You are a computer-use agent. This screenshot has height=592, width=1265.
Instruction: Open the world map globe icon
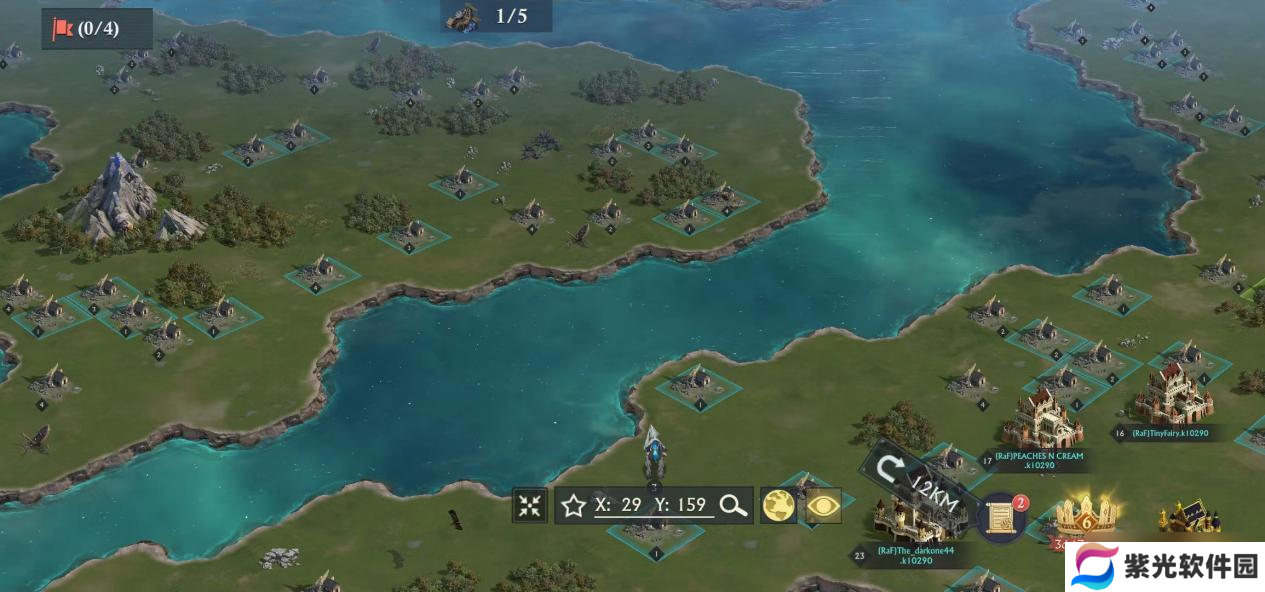click(x=779, y=505)
